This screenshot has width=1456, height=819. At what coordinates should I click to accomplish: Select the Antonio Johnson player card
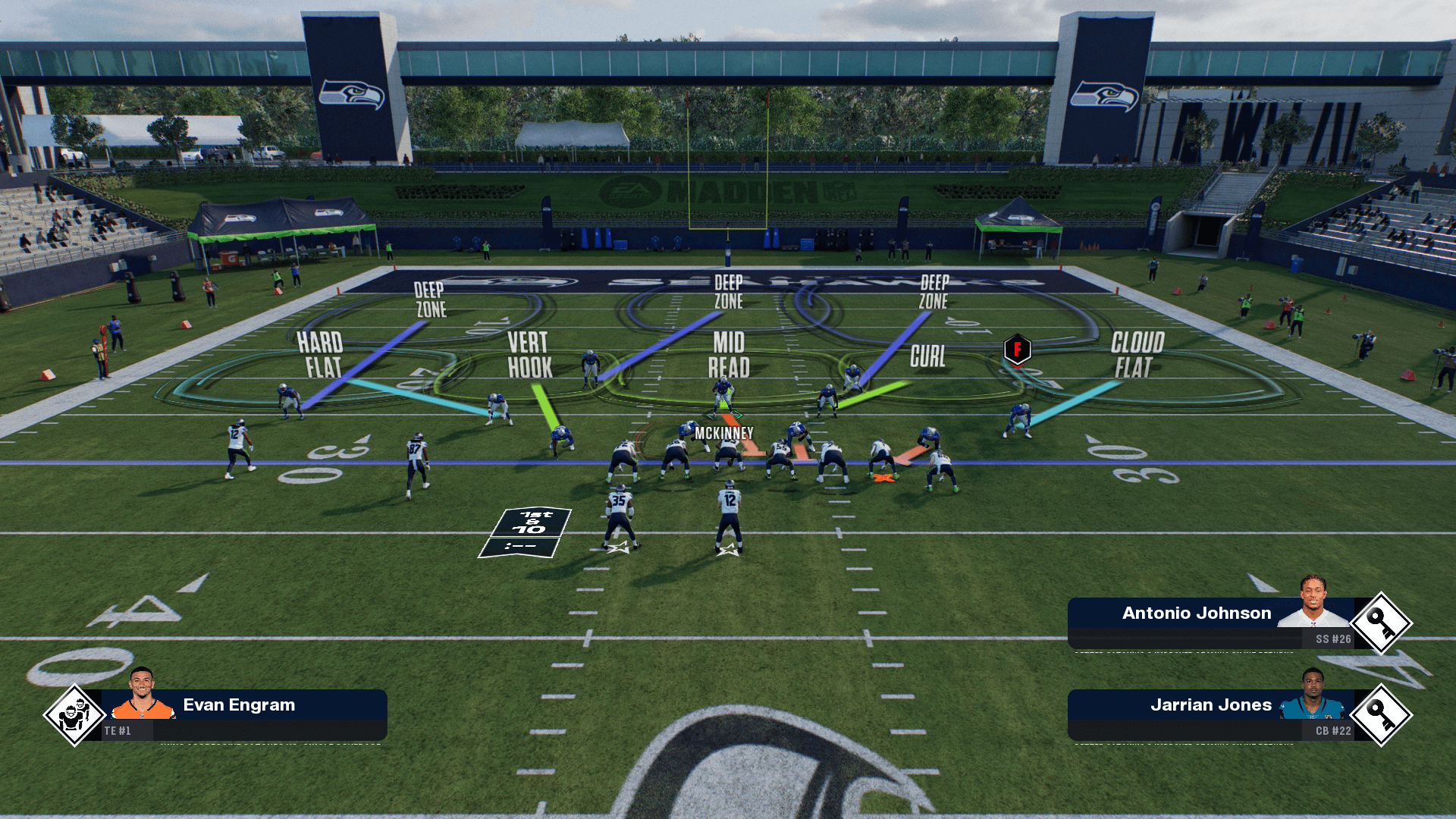pyautogui.click(x=1210, y=623)
